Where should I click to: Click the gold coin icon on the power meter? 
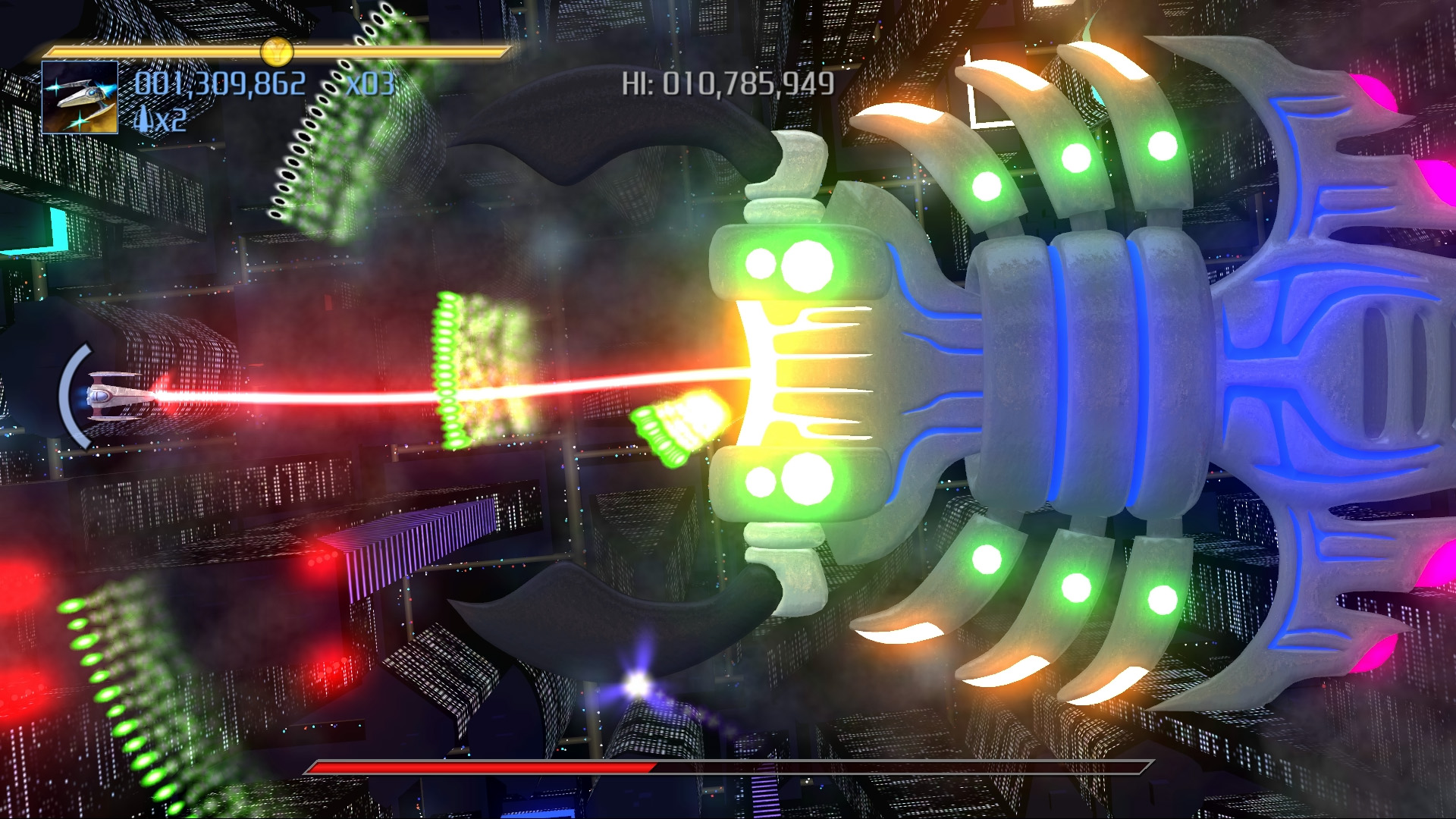point(276,52)
